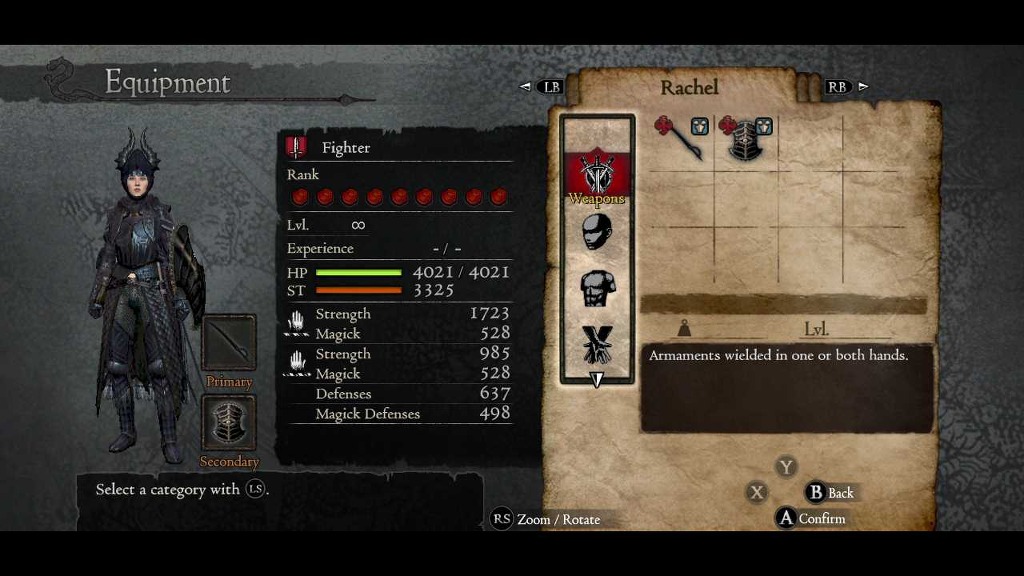Switch to the head armor category

click(597, 232)
